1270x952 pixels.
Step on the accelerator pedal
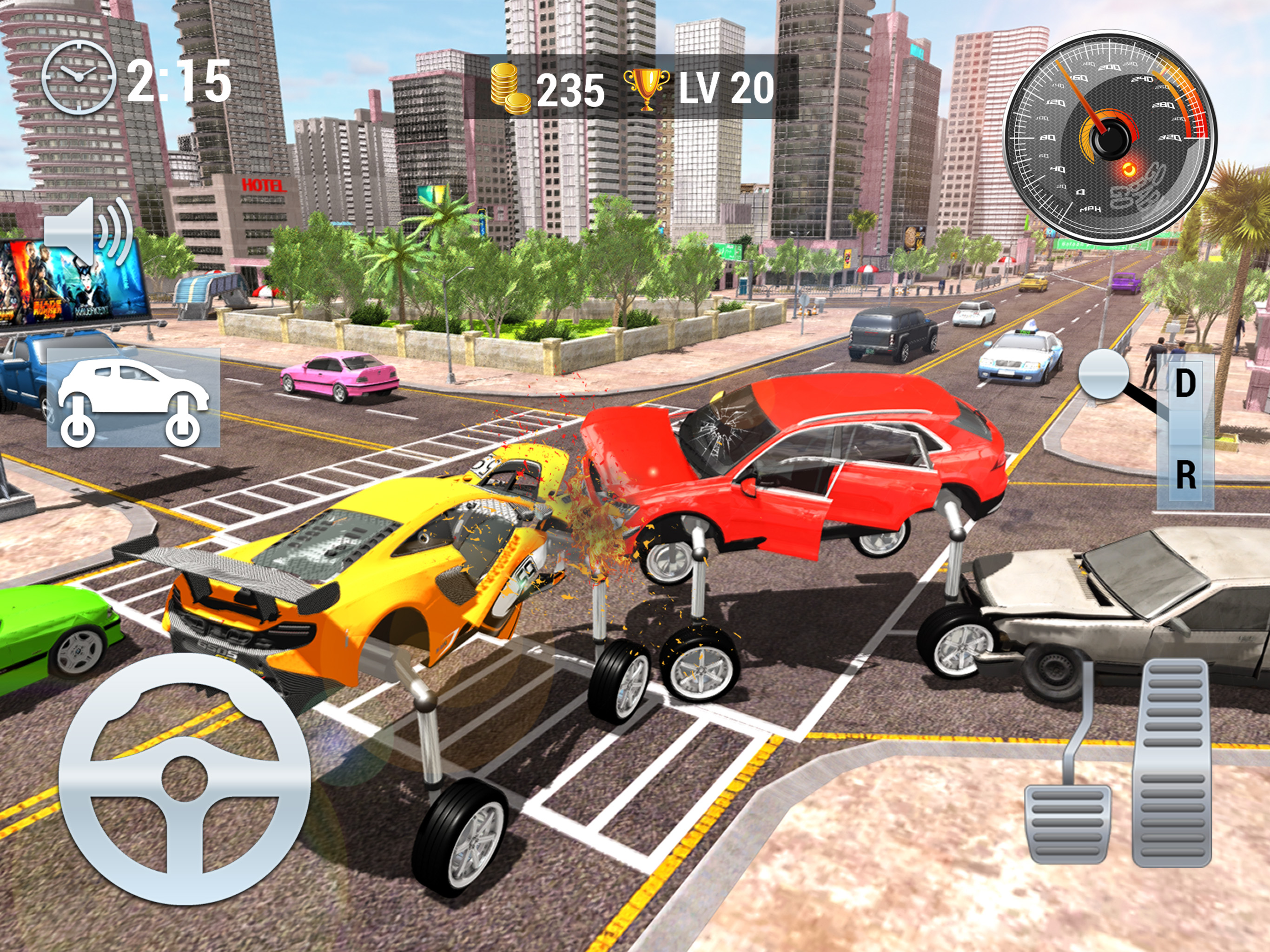click(1172, 762)
